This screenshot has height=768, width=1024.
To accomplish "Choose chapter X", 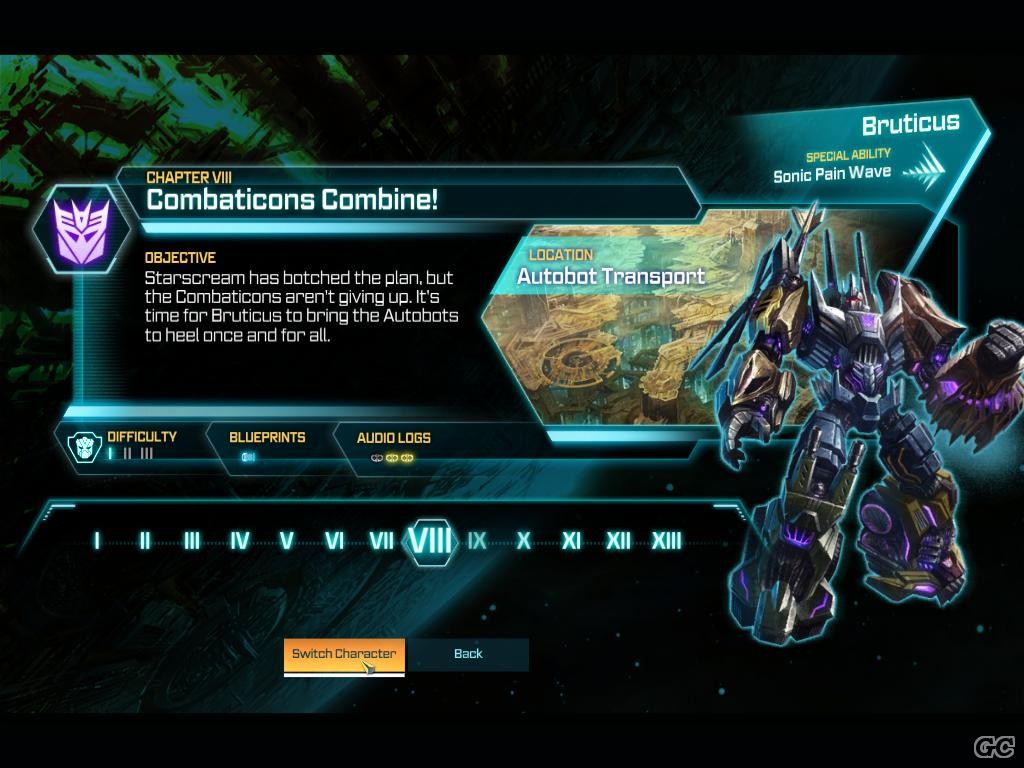I will (523, 541).
